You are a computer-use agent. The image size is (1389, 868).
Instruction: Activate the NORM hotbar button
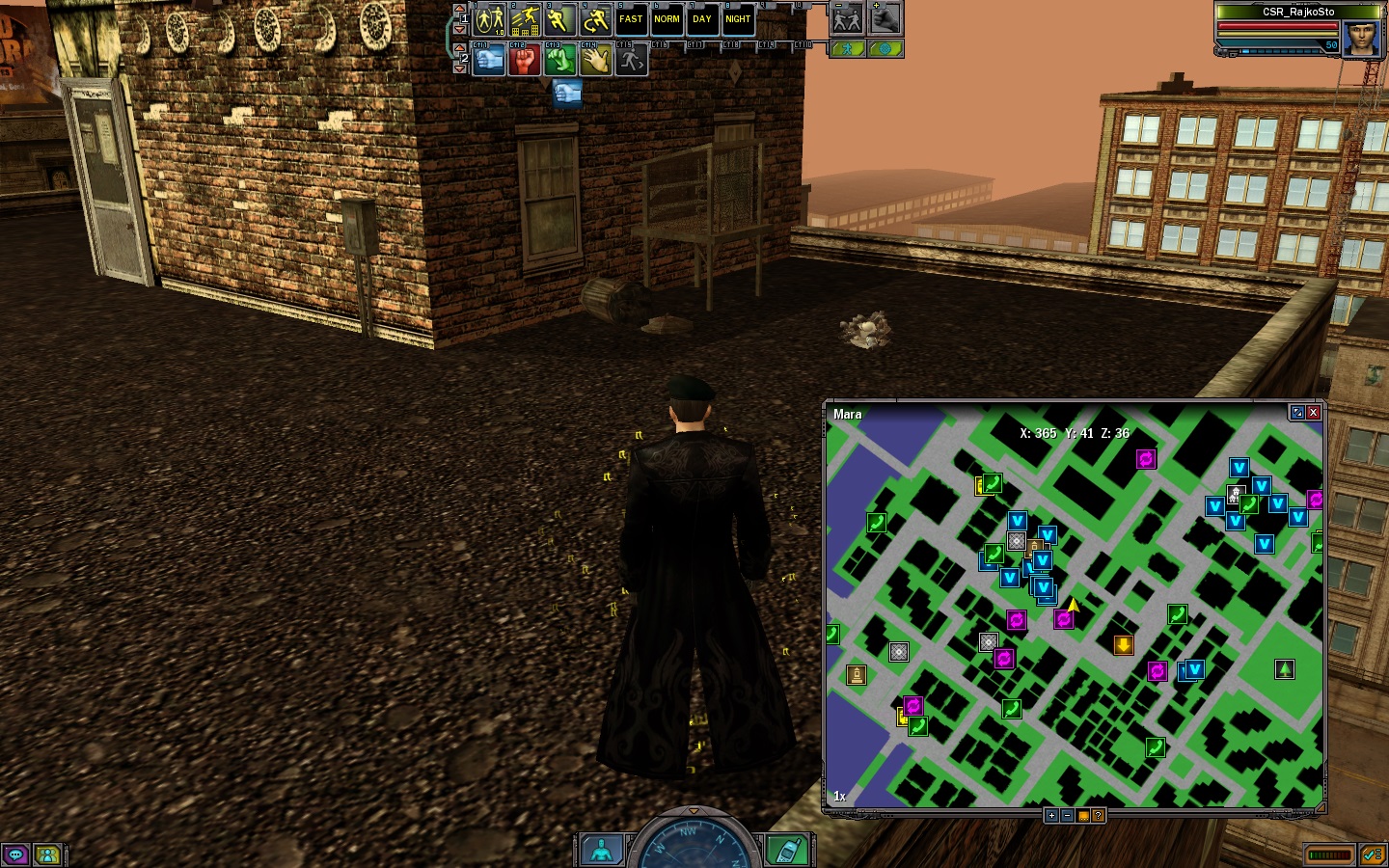(x=667, y=19)
